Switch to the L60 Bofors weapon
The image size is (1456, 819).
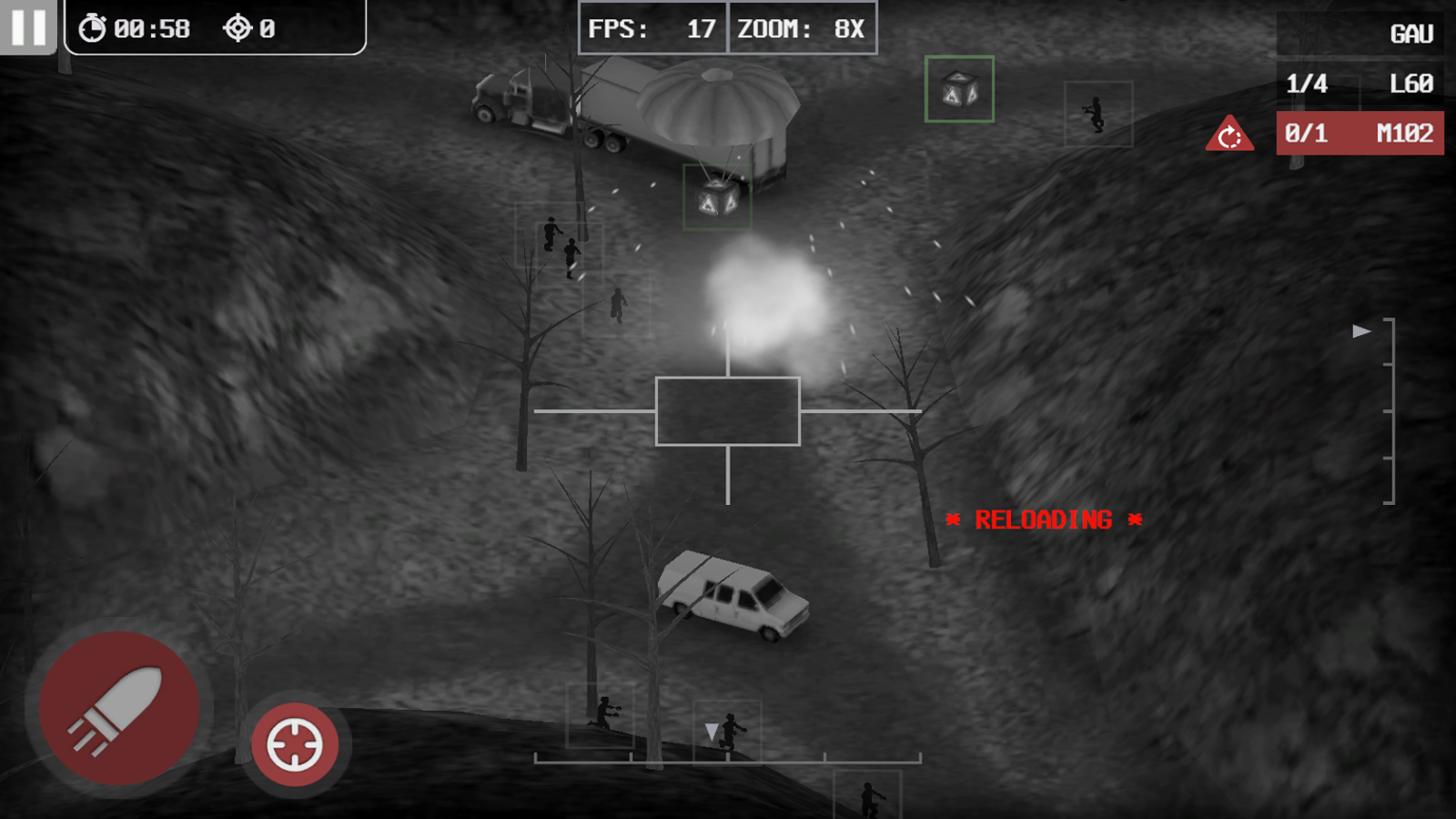(1360, 84)
